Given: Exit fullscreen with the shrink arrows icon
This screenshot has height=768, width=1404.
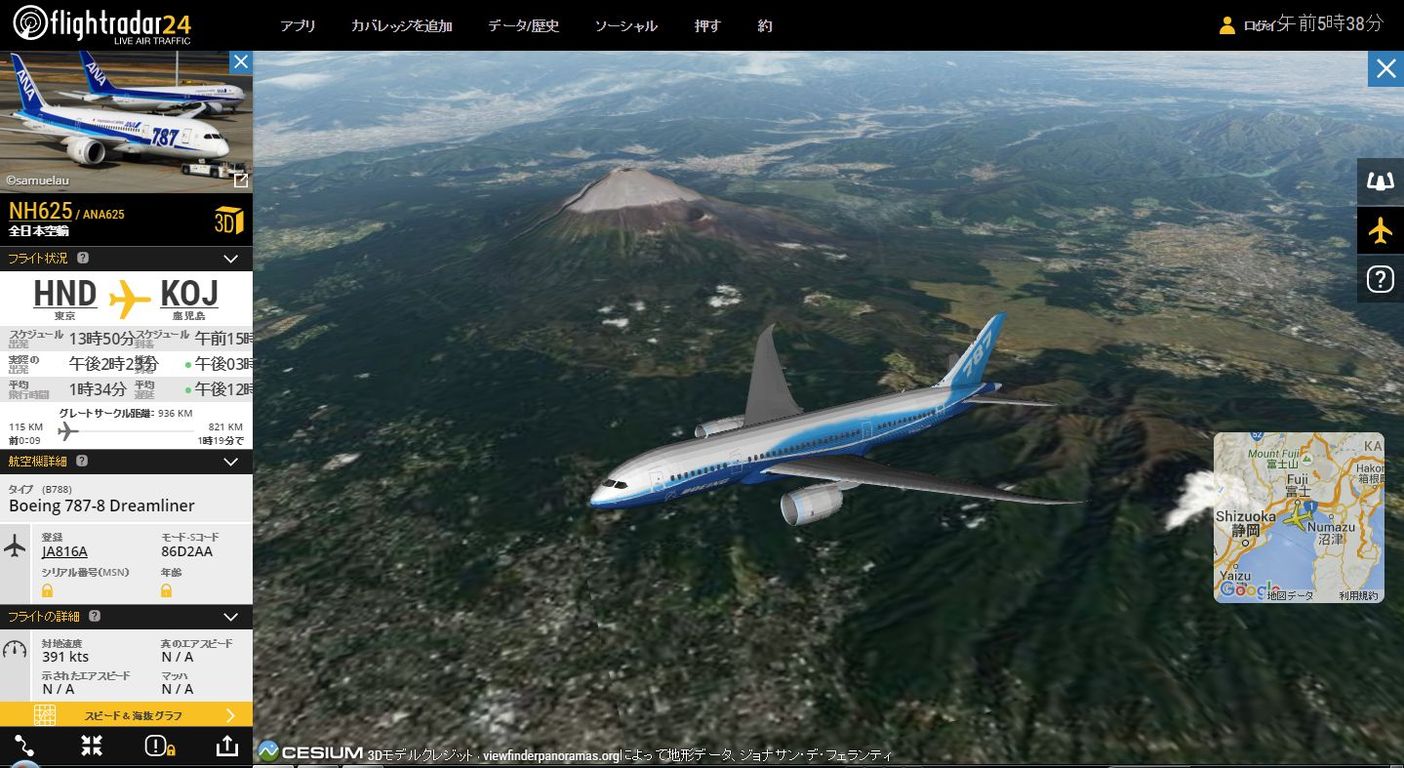Looking at the screenshot, I should pos(92,746).
